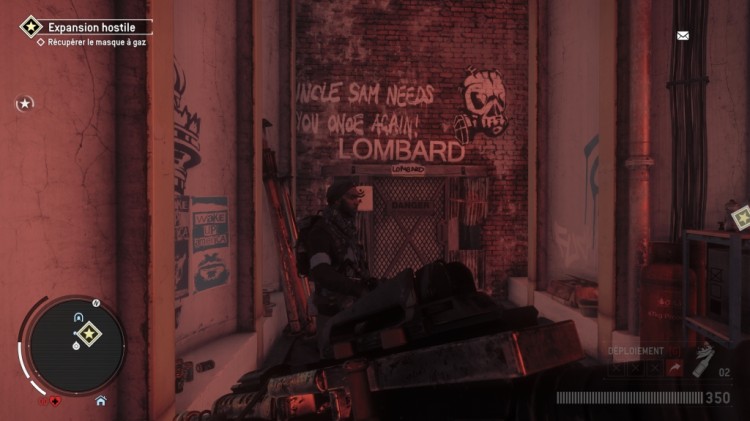Click the circled star icon
Image resolution: width=750 pixels, height=421 pixels.
(25, 103)
